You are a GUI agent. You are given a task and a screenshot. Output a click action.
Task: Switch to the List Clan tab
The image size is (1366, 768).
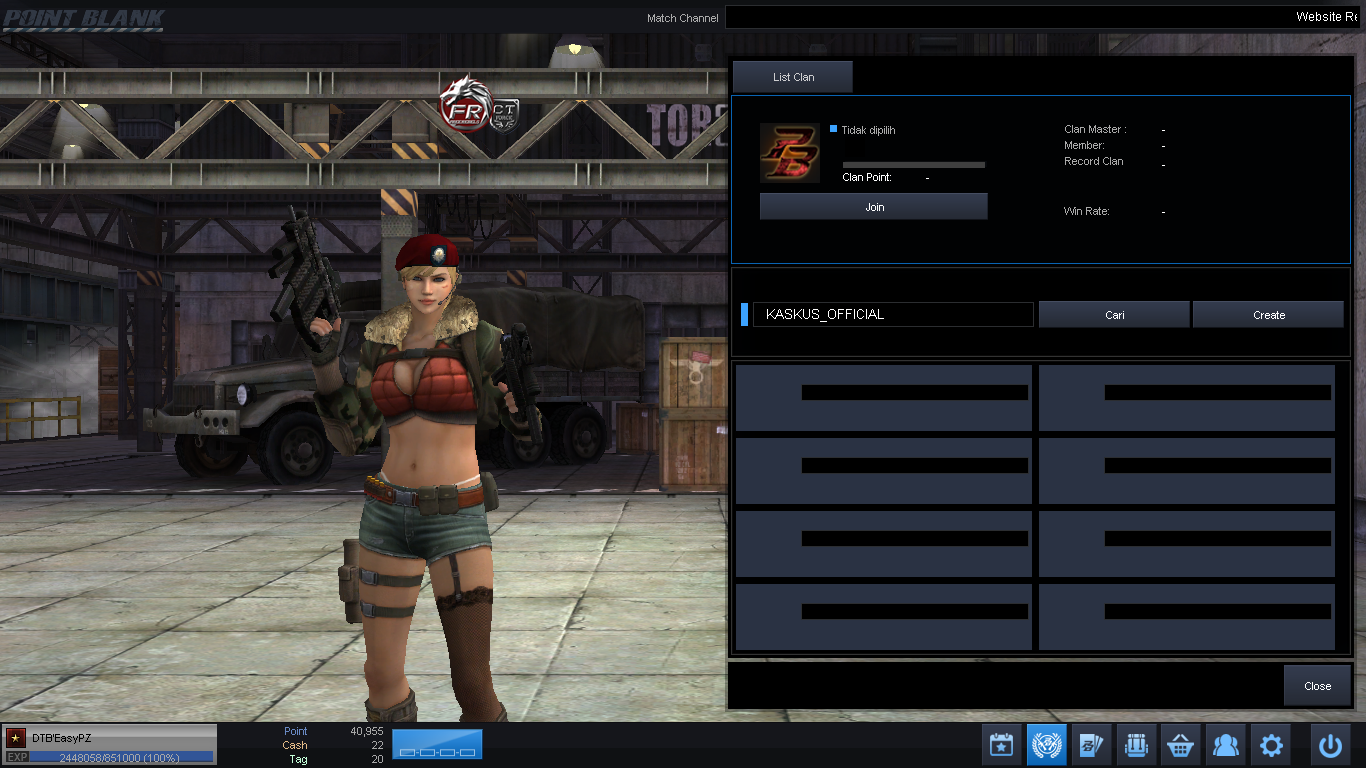tap(792, 76)
